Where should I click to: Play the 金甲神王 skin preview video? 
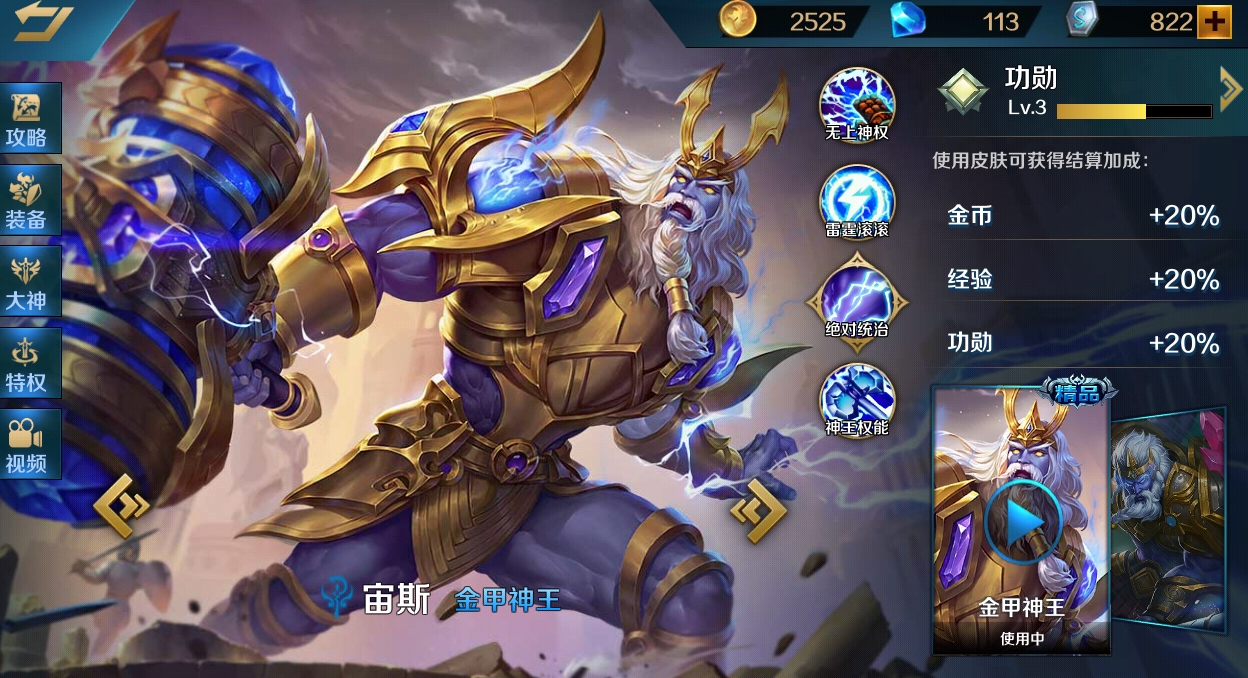1019,522
